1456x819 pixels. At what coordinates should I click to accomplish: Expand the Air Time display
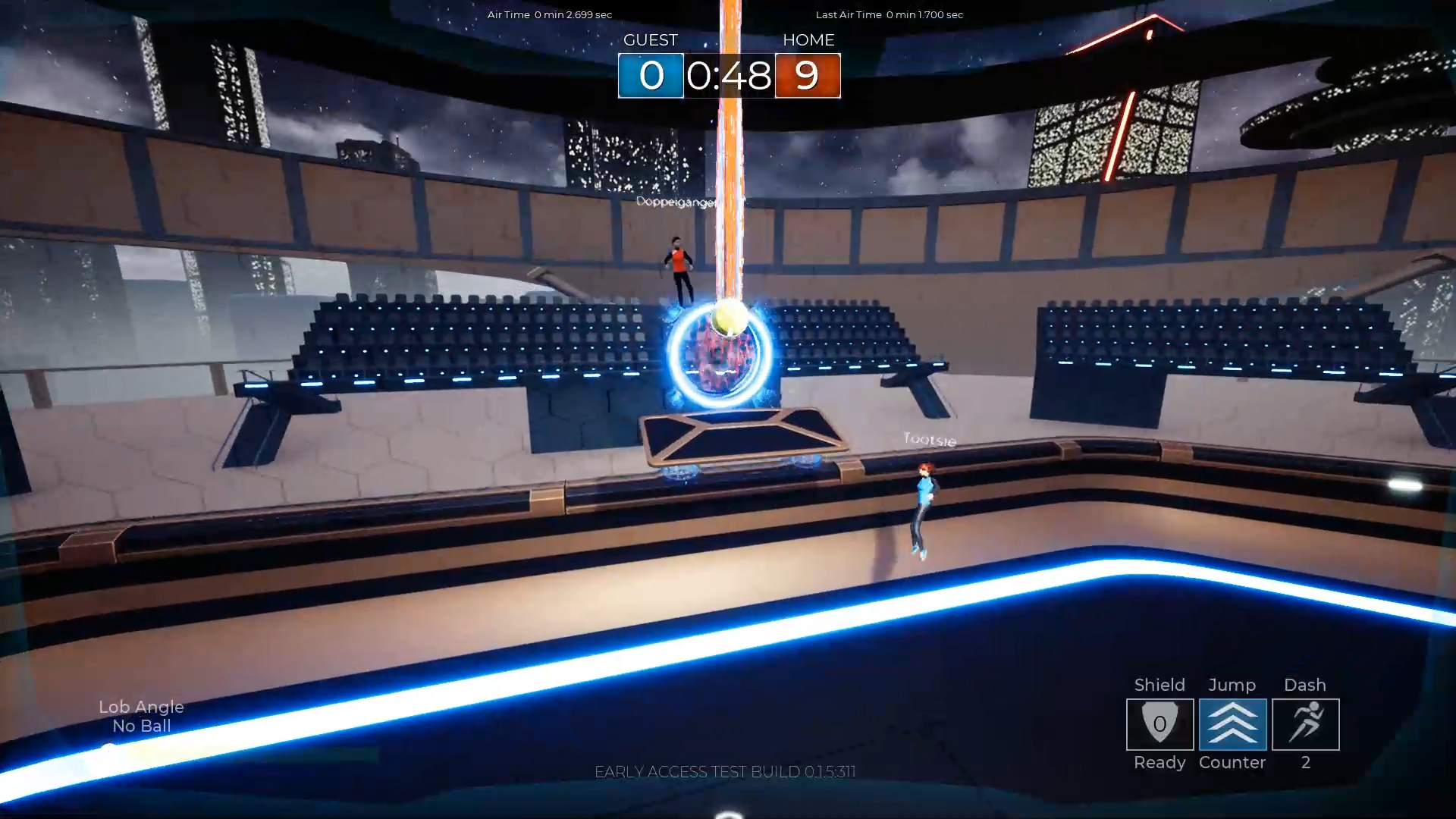coord(548,14)
